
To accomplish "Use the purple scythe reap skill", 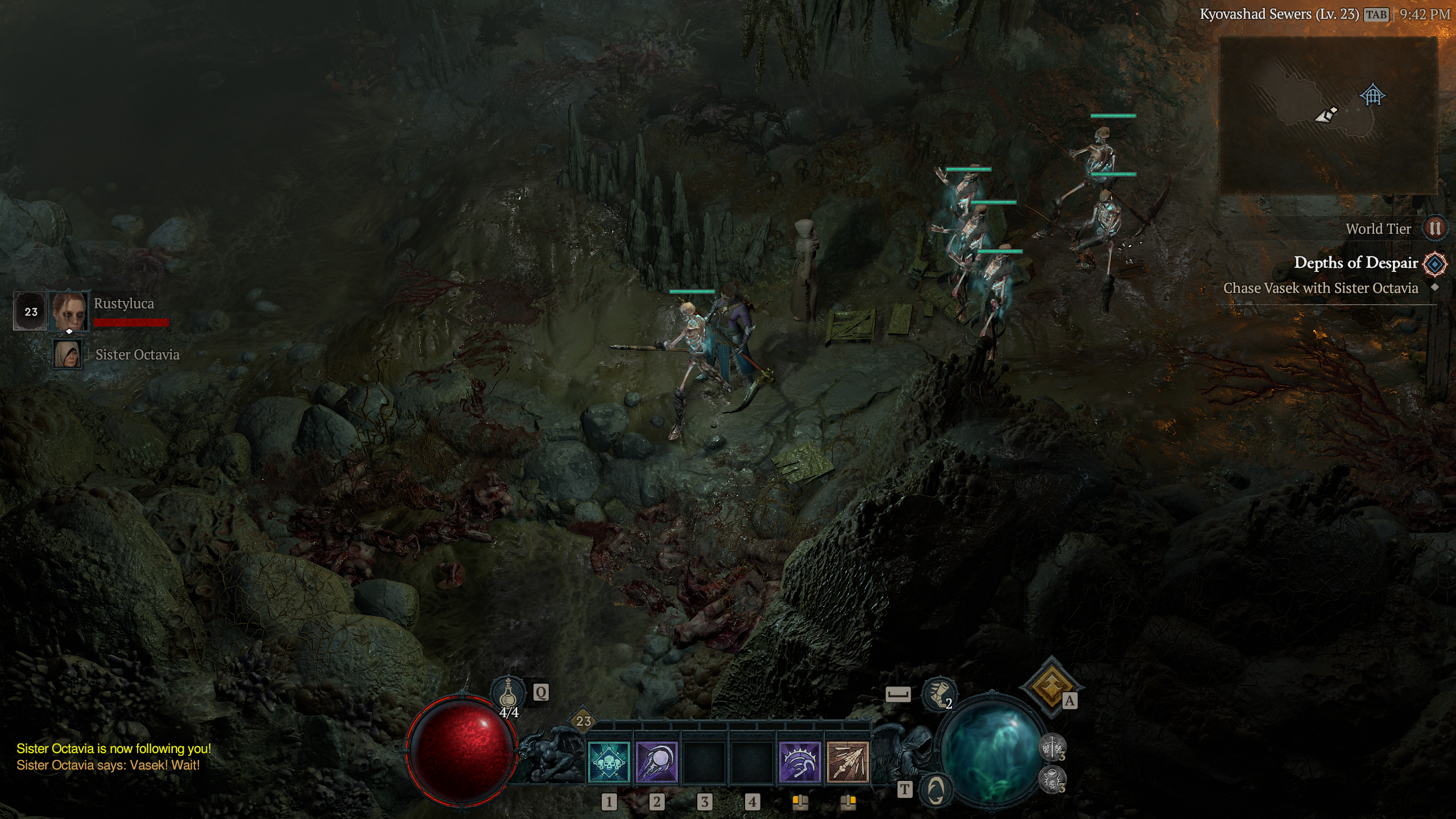I will [x=800, y=762].
